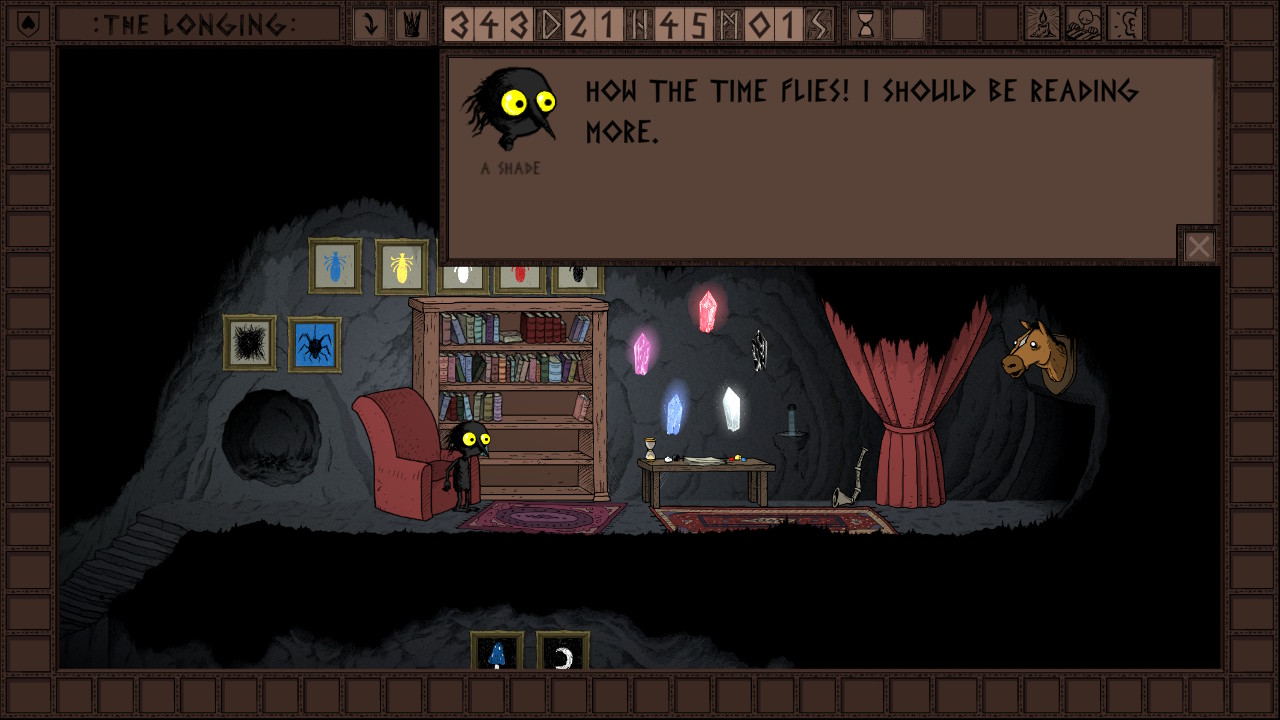
Task: Open the hunched figure icon
Action: click(x=1083, y=24)
